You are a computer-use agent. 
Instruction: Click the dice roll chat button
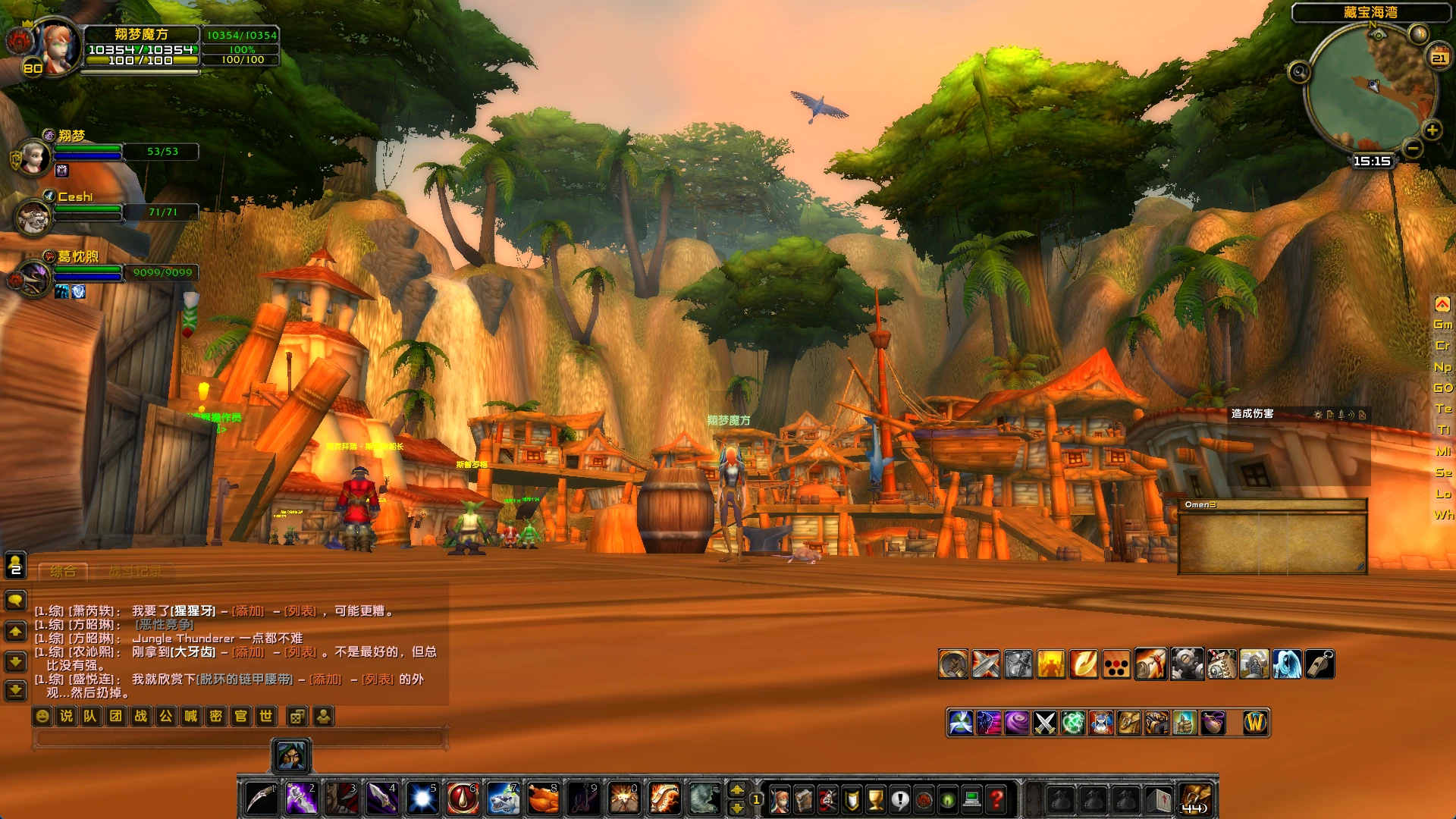[x=297, y=716]
